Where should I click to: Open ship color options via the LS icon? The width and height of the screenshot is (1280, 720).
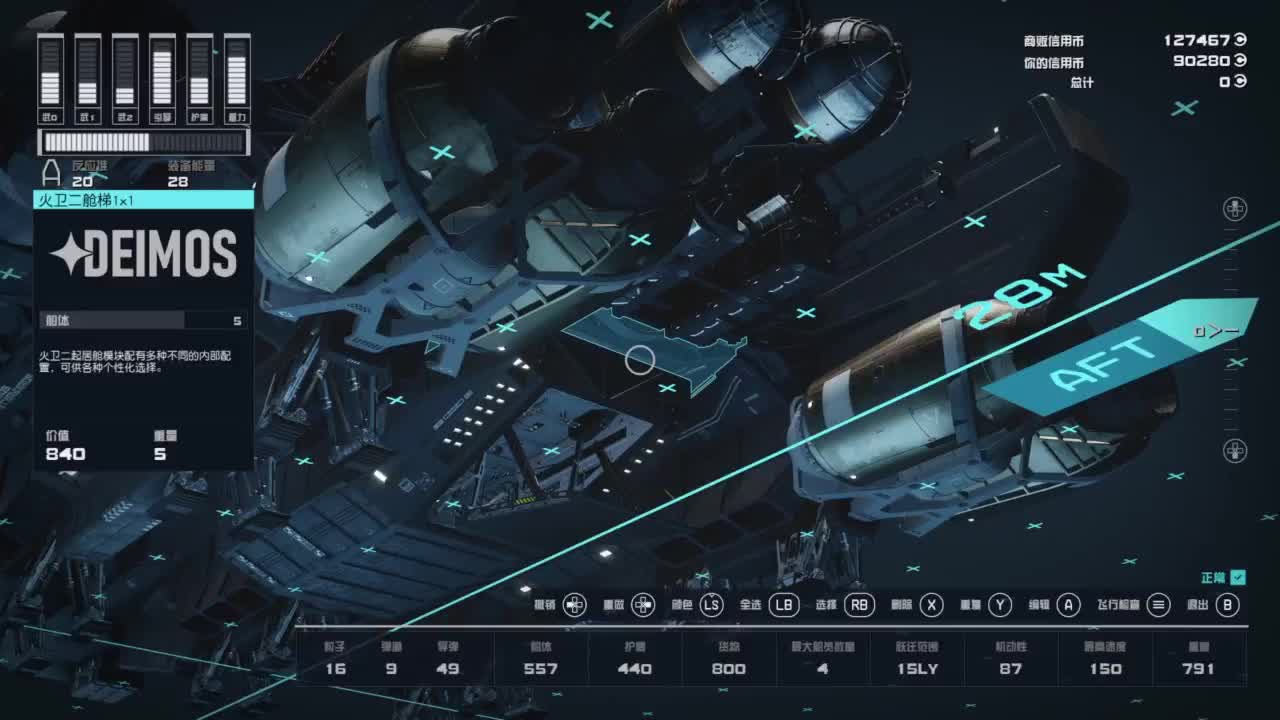[x=712, y=604]
